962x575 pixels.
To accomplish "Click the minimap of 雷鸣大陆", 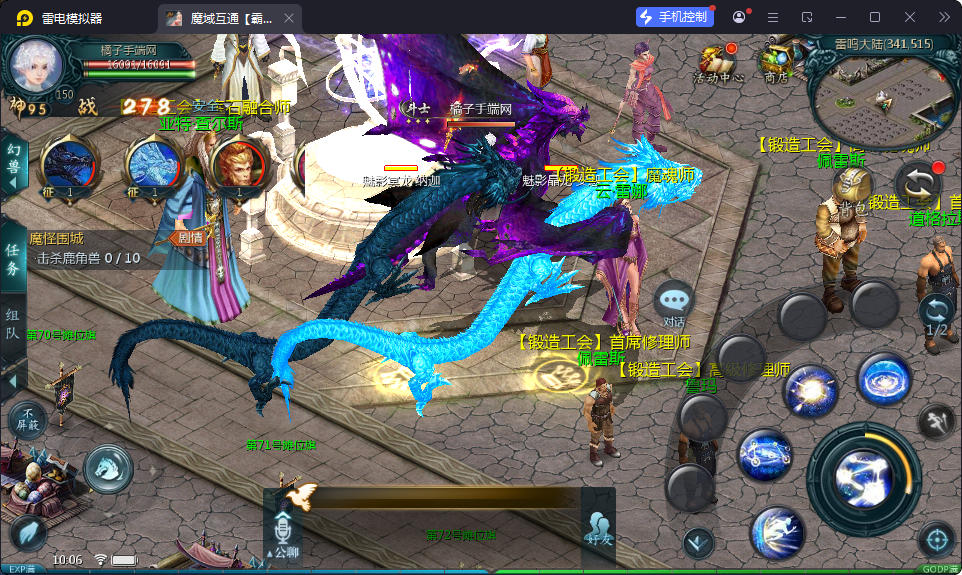I will 885,95.
